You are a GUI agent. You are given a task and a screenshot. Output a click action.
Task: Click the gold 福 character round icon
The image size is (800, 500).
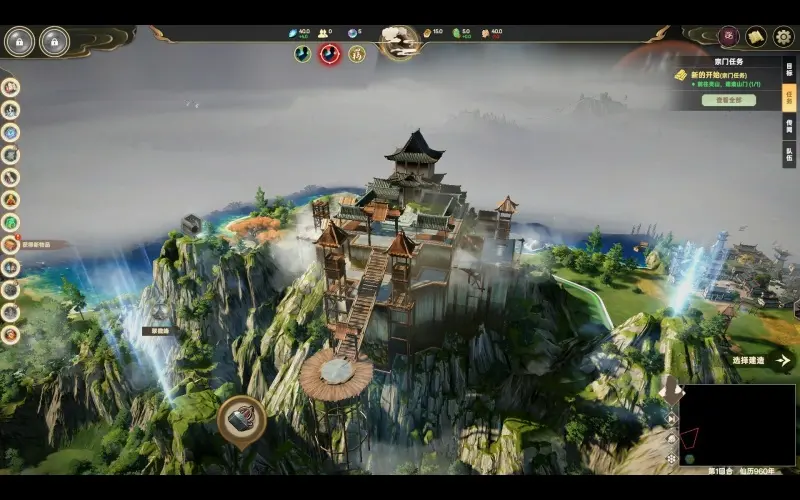tap(355, 53)
